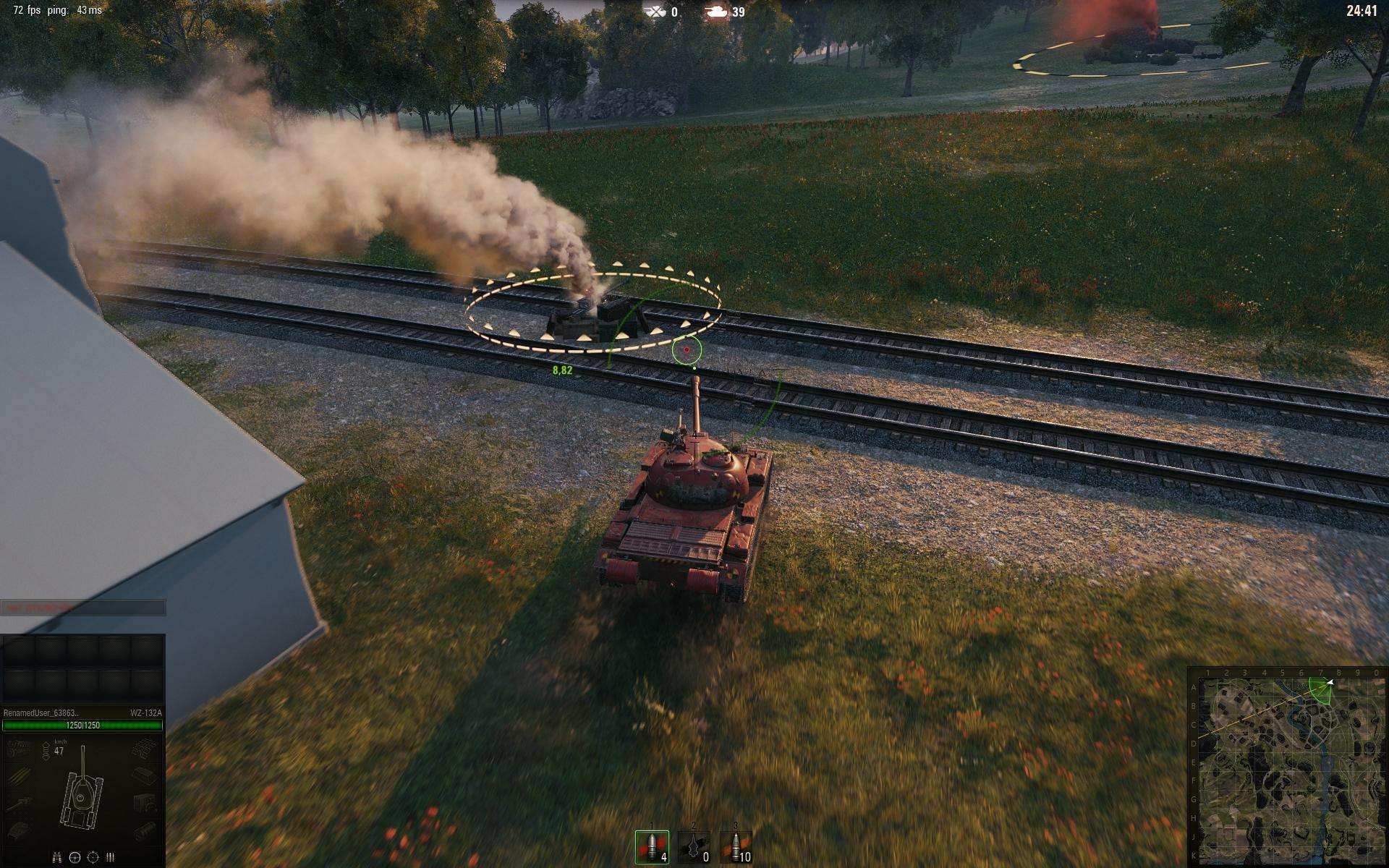The height and width of the screenshot is (868, 1389).
Task: Click the steering wheel icon in the damage panel
Action: [75, 857]
